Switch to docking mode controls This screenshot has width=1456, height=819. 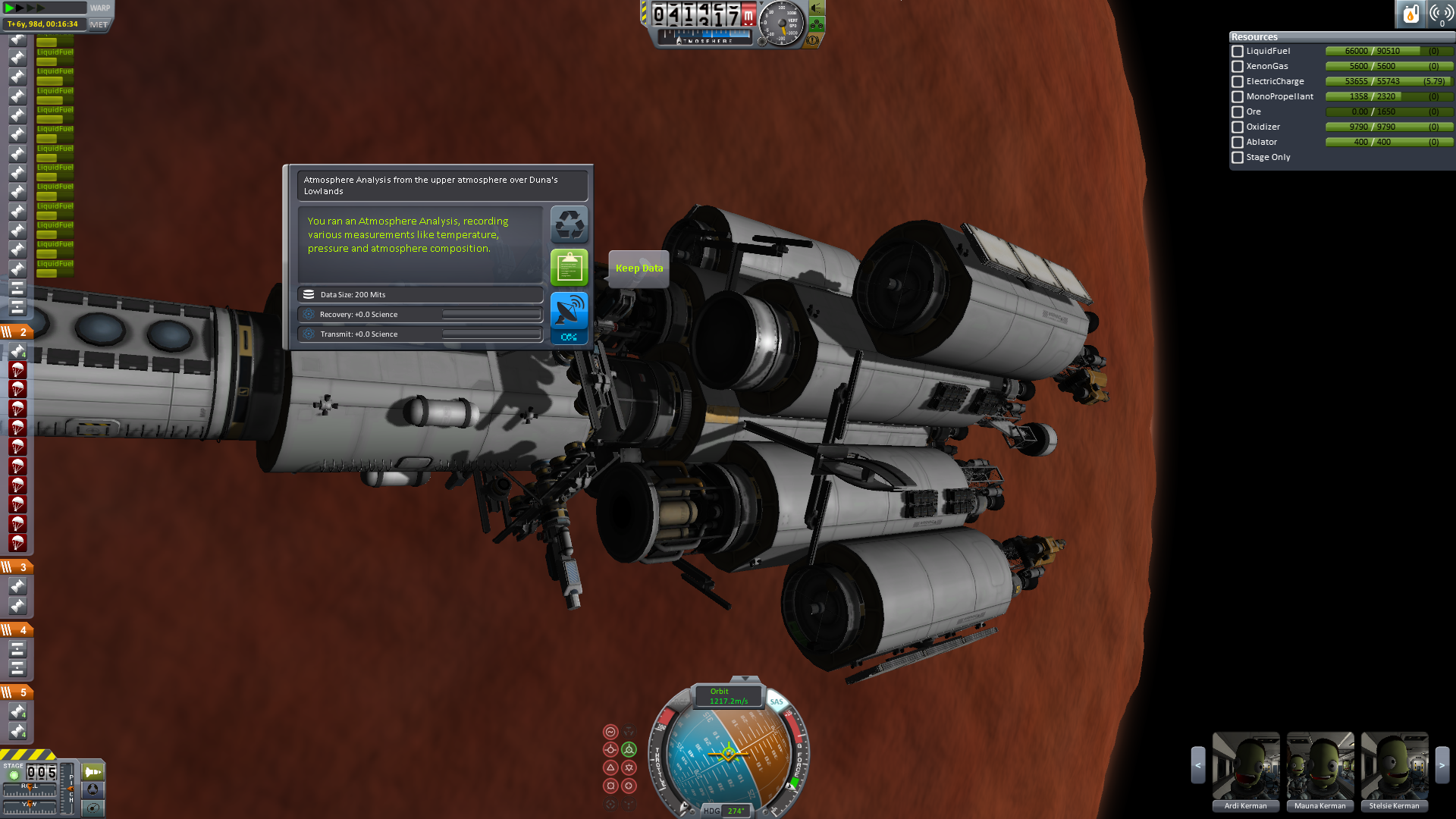click(93, 790)
